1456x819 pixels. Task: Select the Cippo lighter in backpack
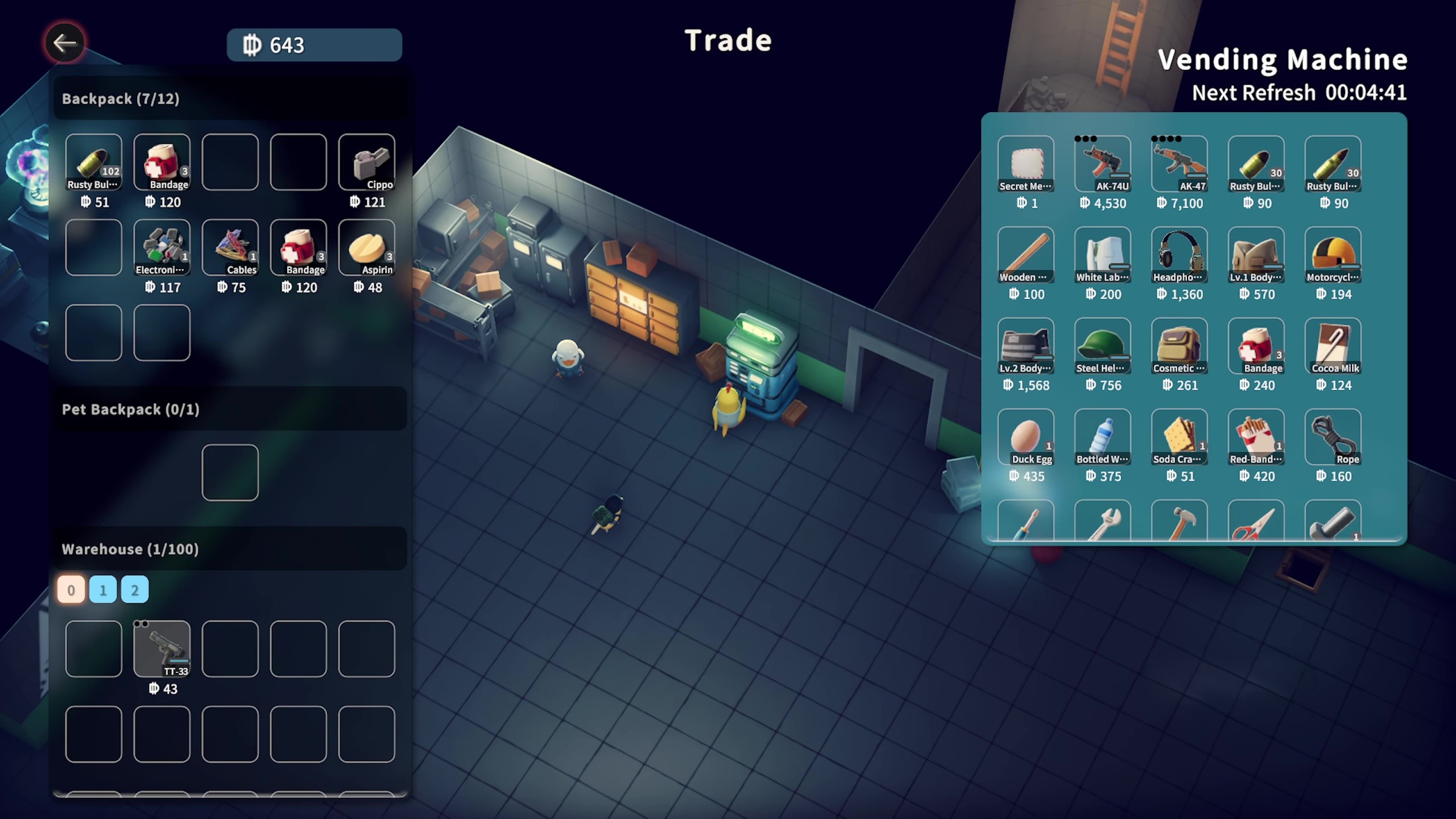(x=366, y=162)
